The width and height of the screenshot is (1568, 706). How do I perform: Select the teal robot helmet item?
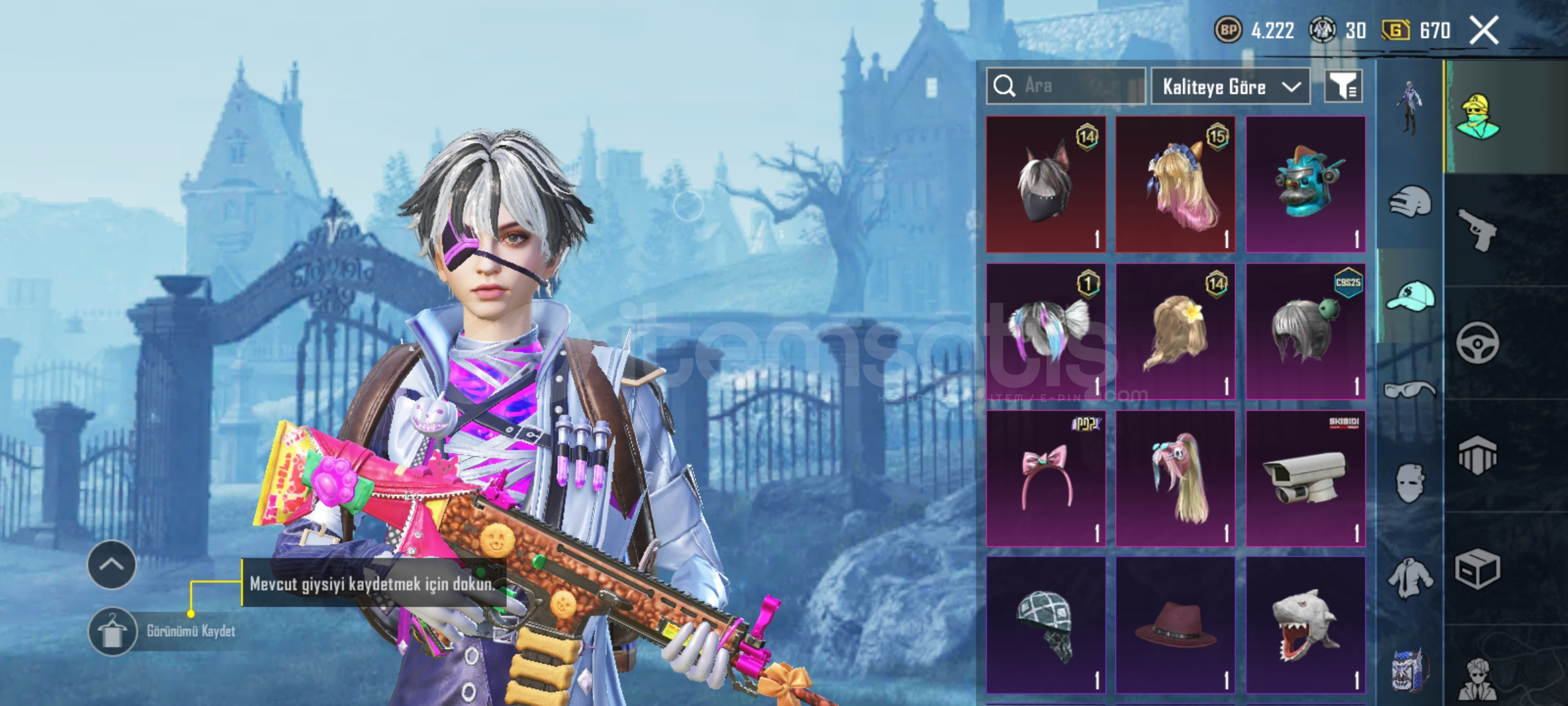[1305, 184]
